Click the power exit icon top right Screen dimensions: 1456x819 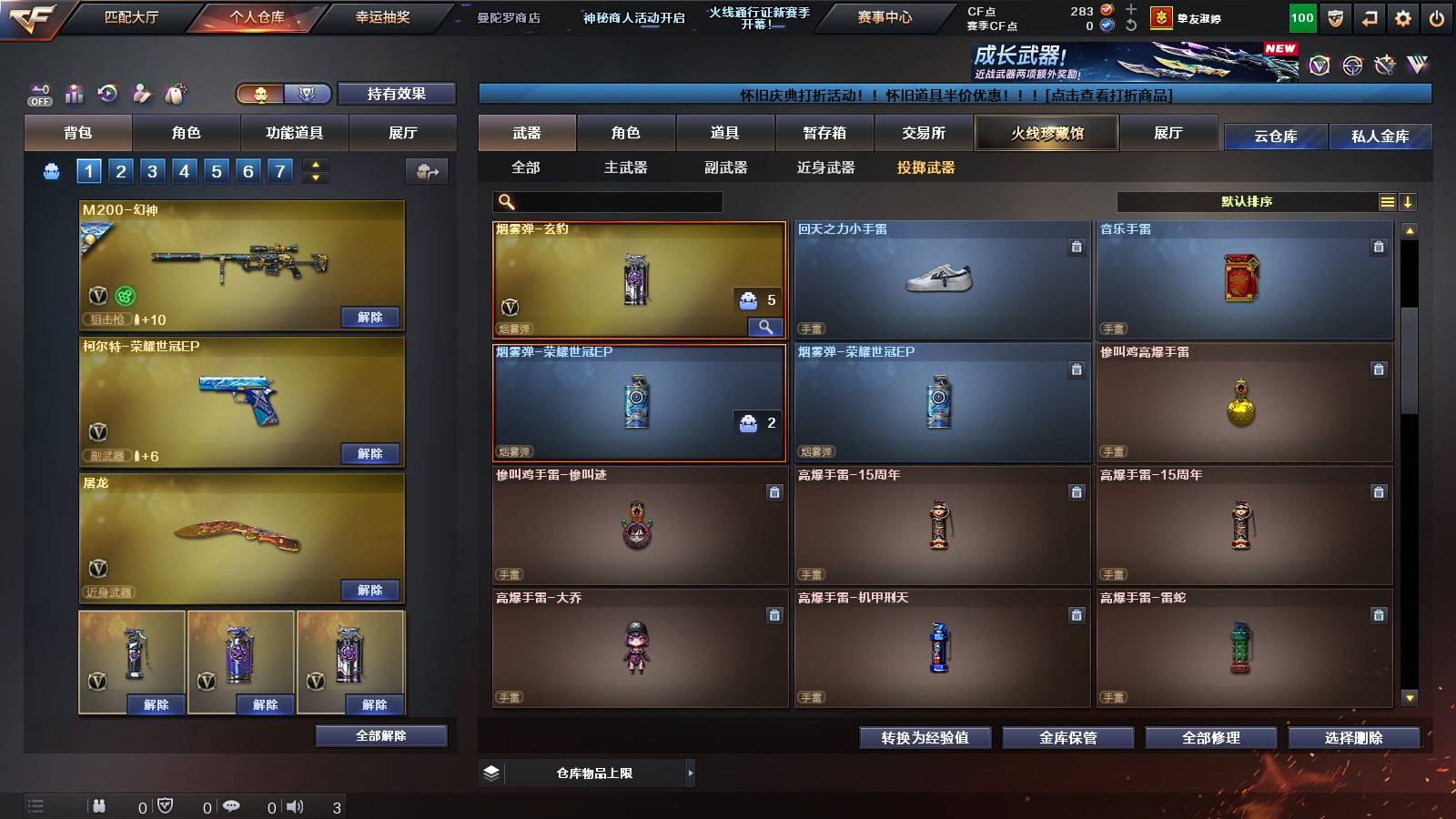click(1438, 17)
